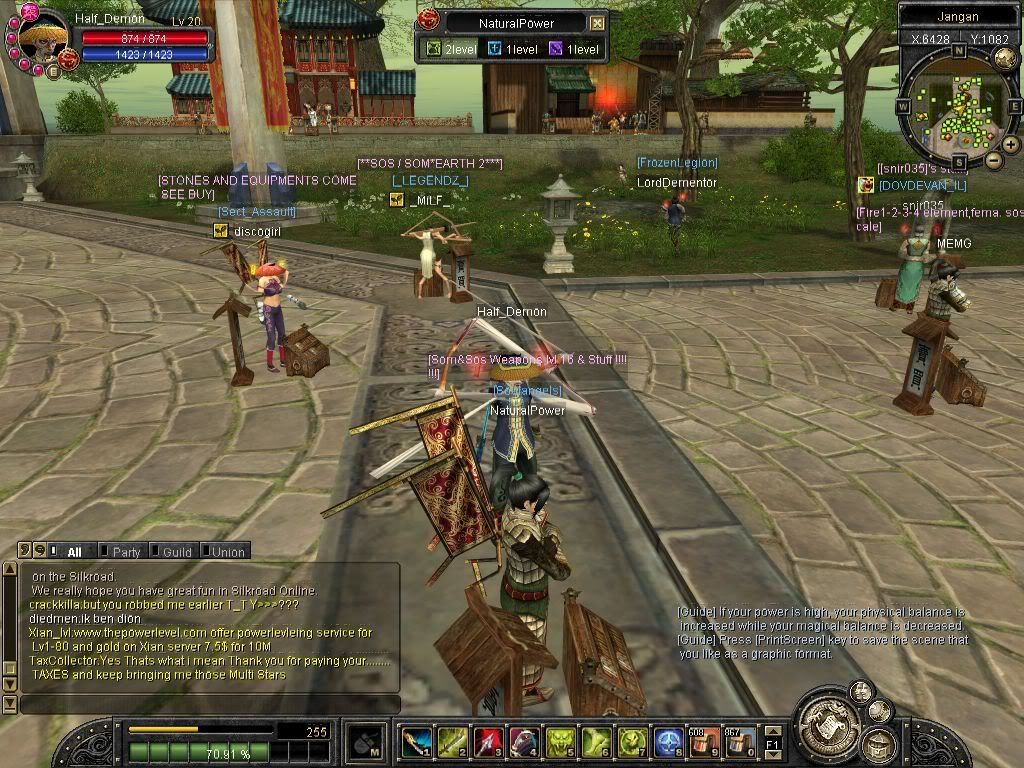Switch to the Party chat tab
The image size is (1024, 768).
coord(126,551)
